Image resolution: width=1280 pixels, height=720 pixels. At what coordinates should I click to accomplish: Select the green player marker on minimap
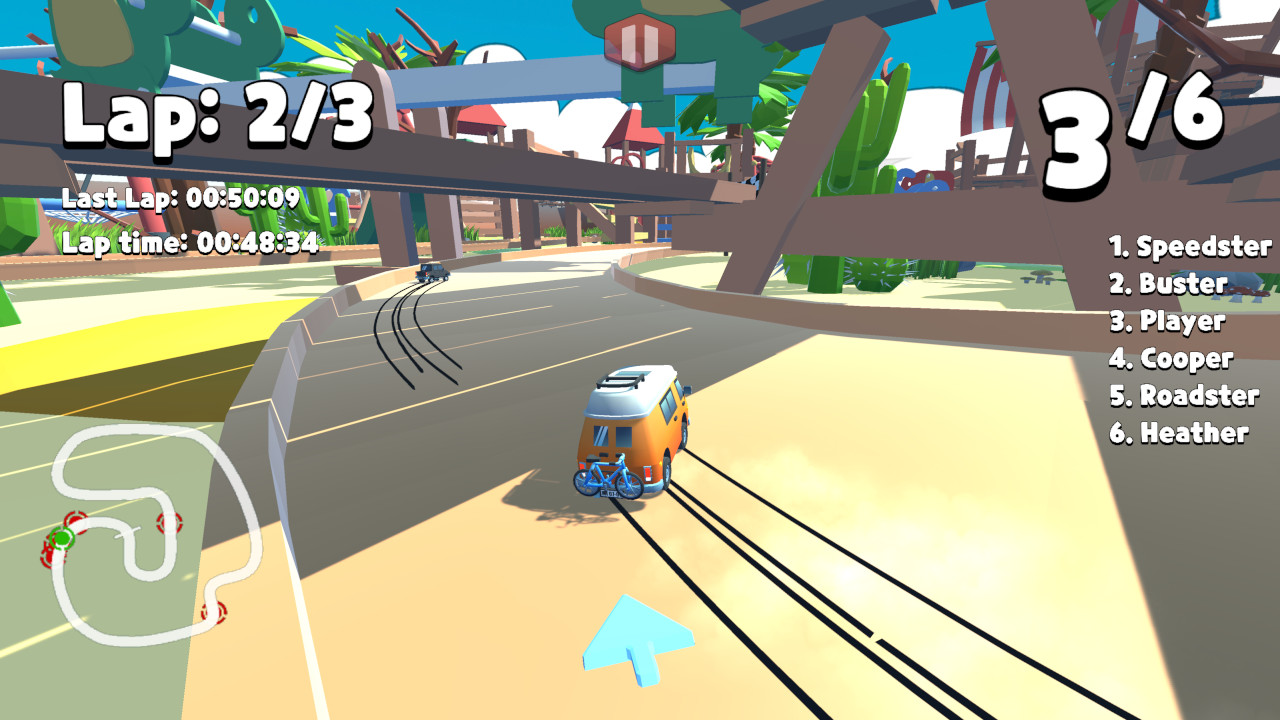pyautogui.click(x=62, y=540)
